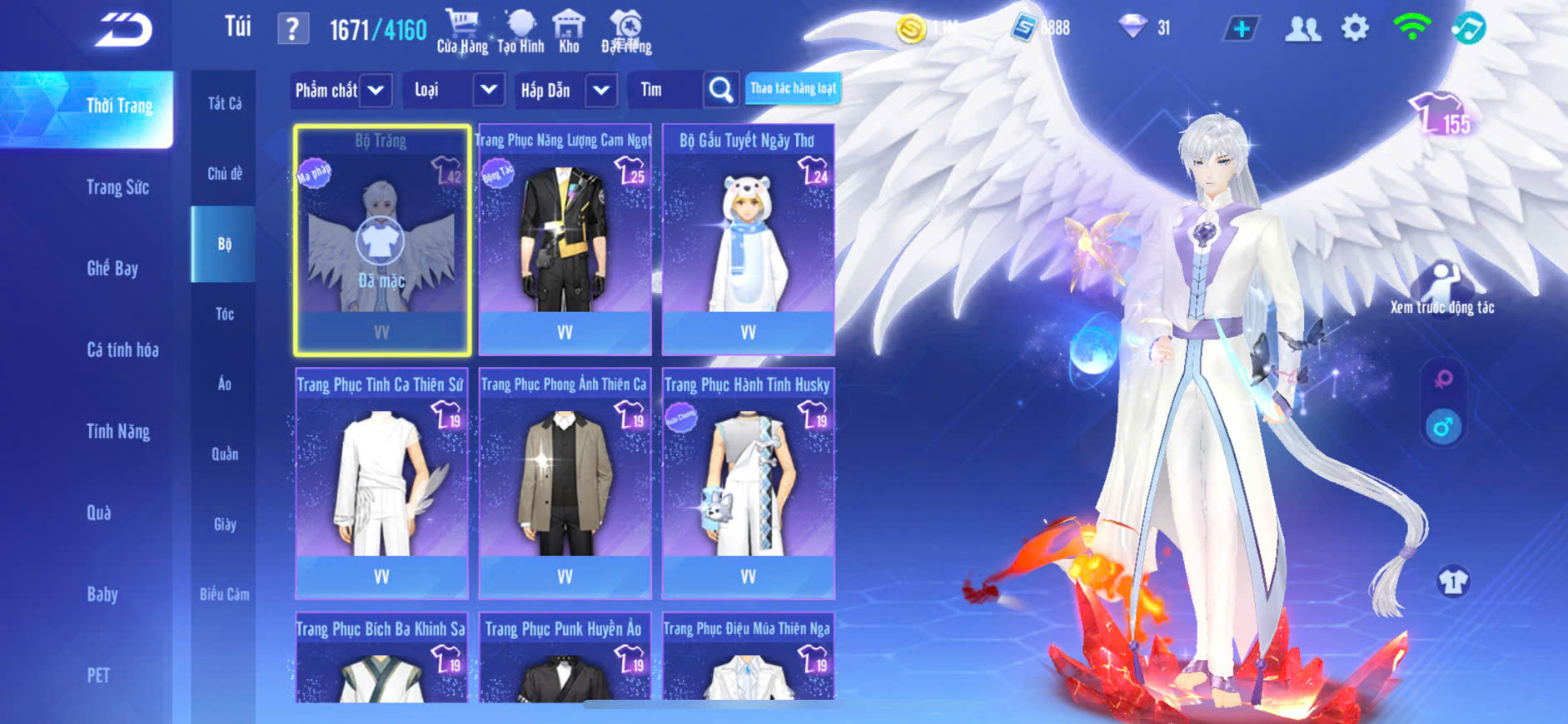Open the gear settings icon

pos(1355,28)
